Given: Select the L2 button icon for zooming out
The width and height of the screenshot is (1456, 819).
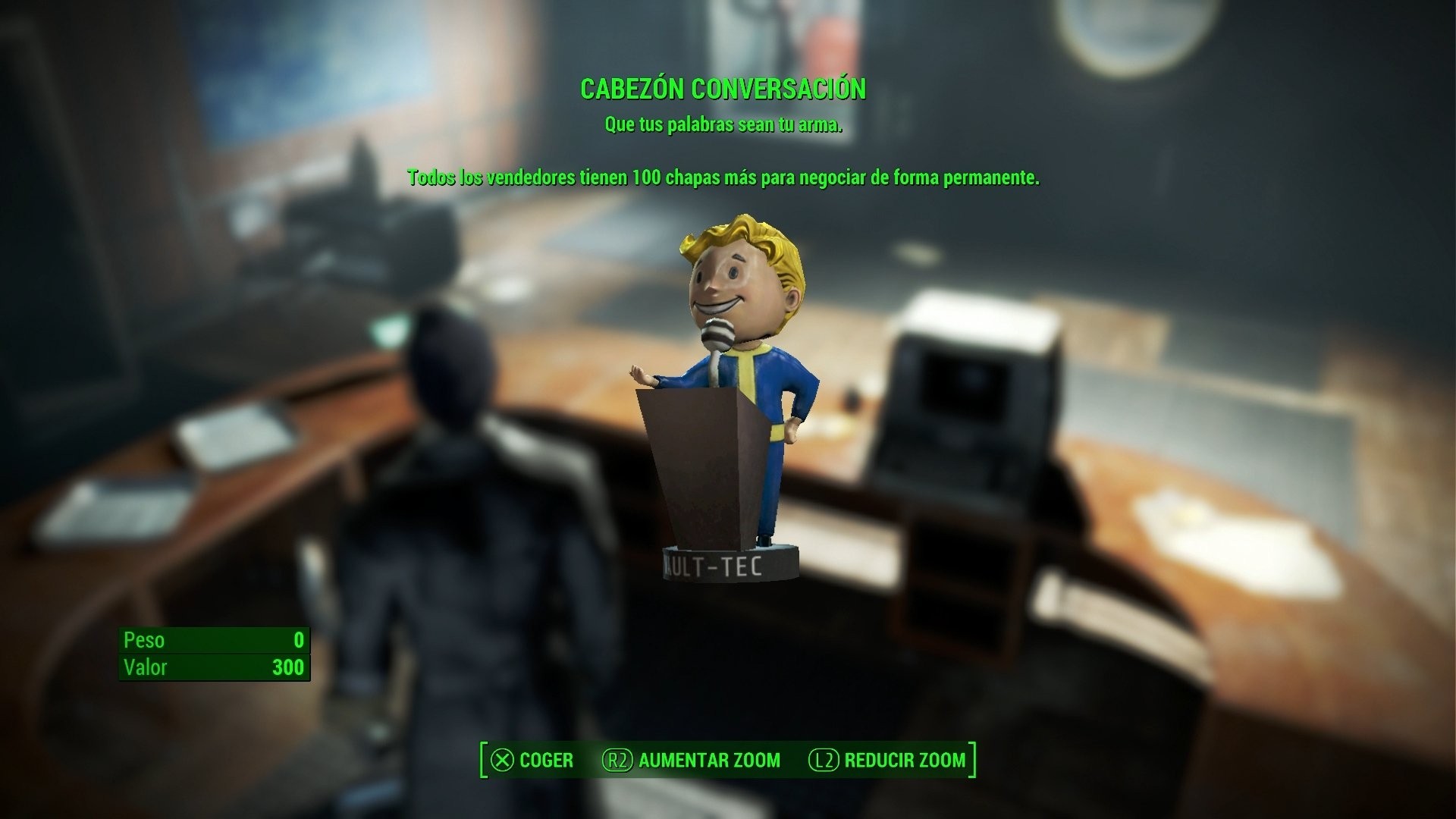Looking at the screenshot, I should click(823, 760).
